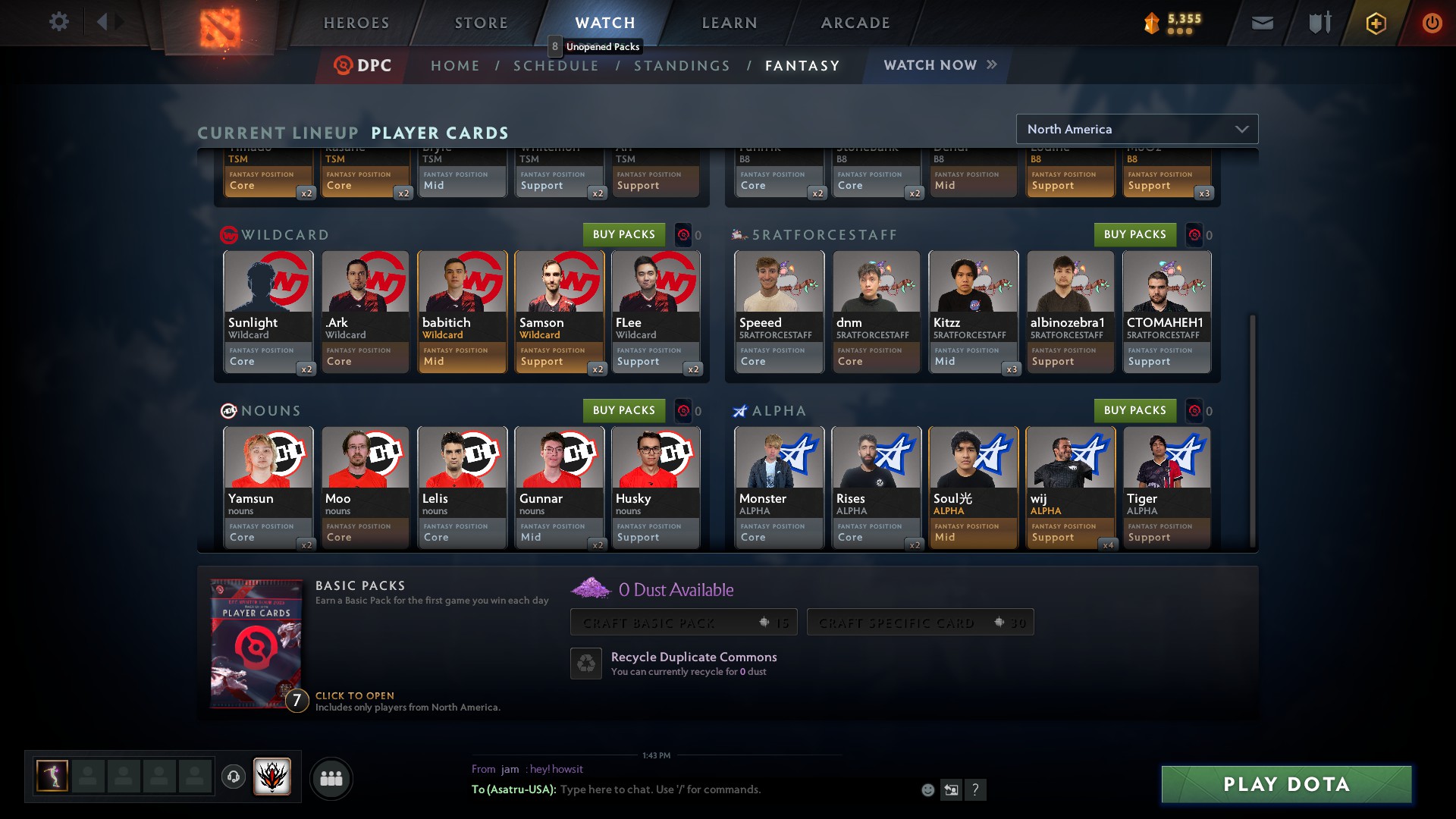Open the party finder circle icon

pyautogui.click(x=331, y=778)
